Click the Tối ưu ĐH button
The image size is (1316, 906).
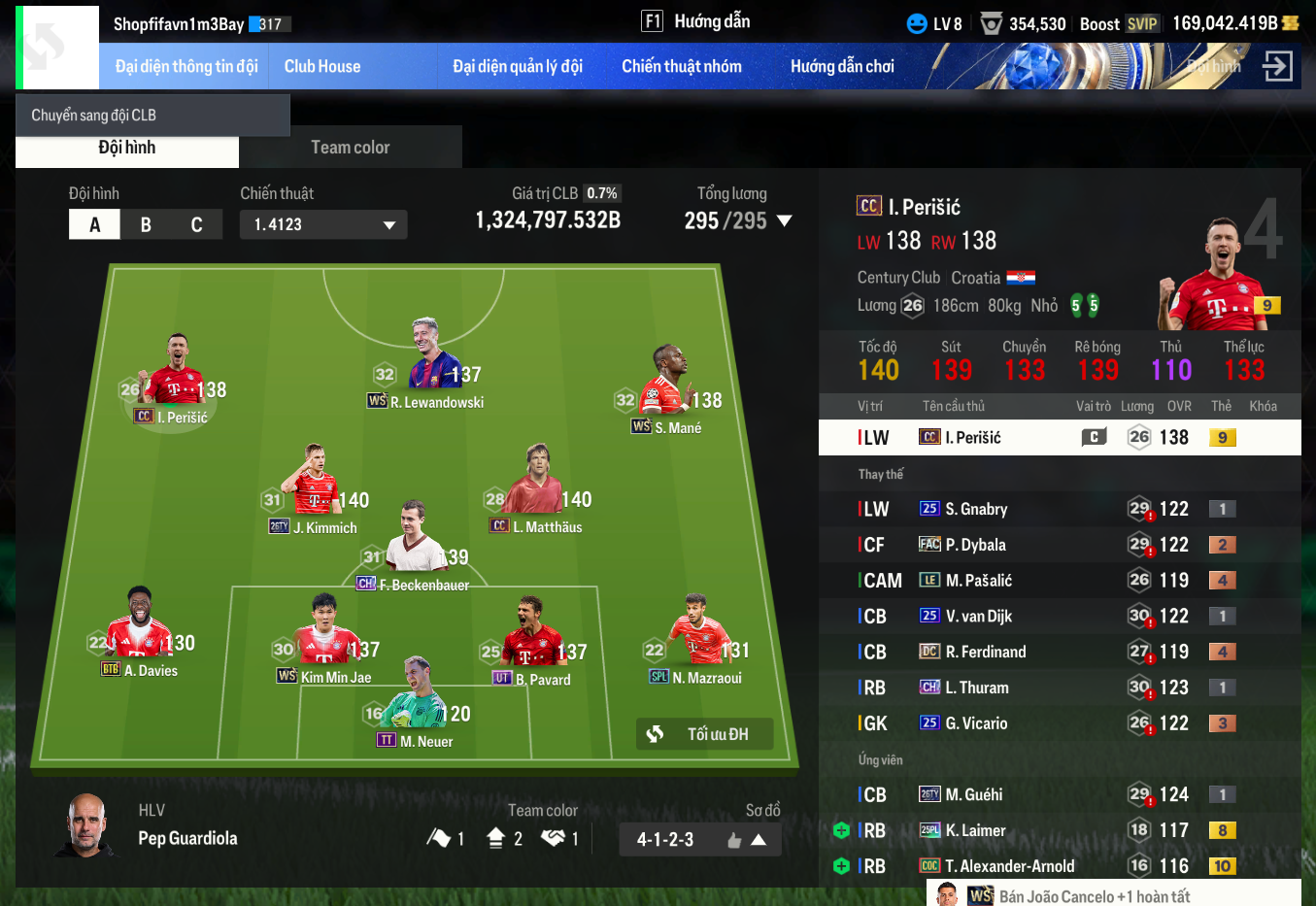tap(705, 734)
